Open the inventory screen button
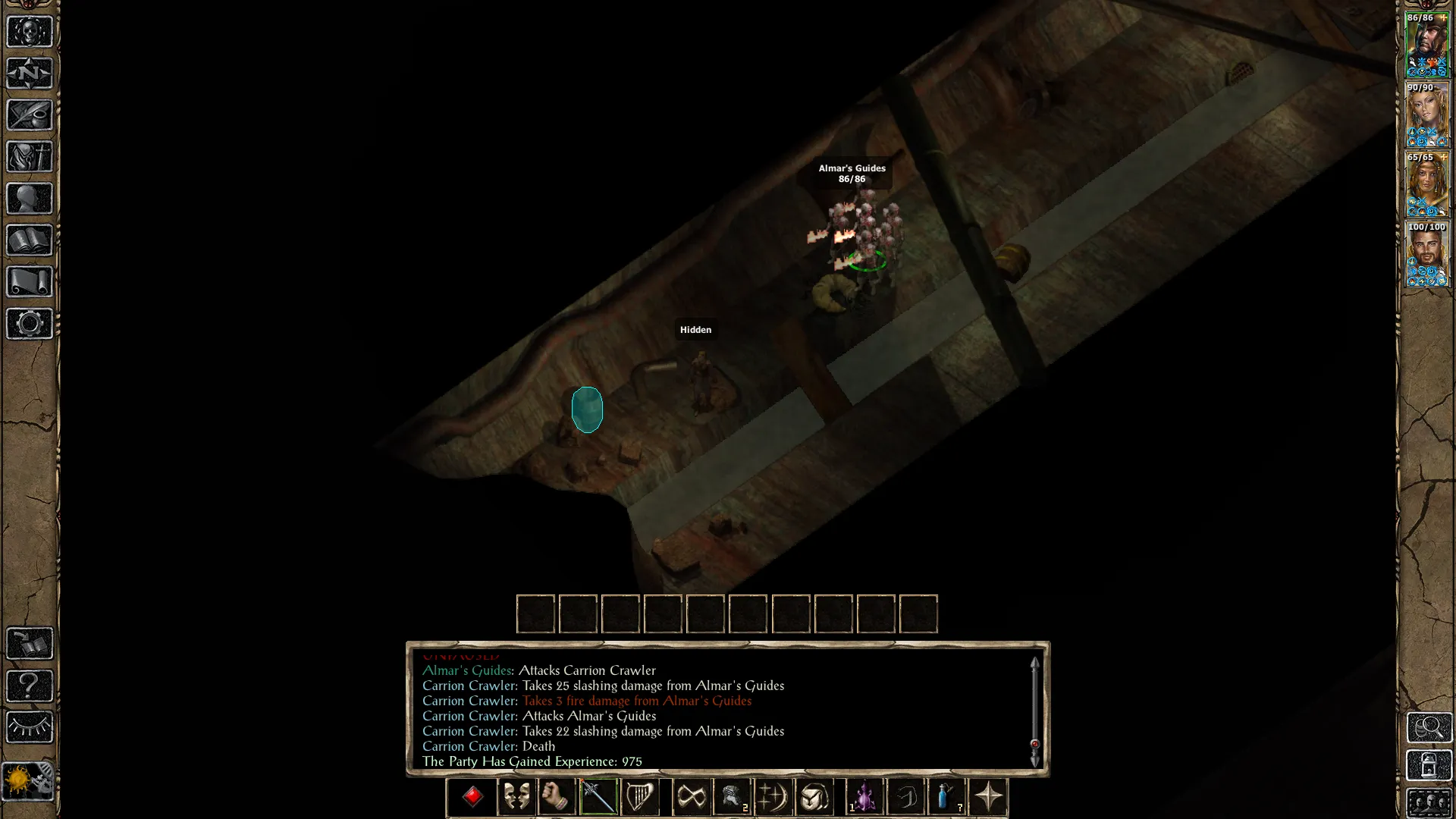 coord(30,157)
